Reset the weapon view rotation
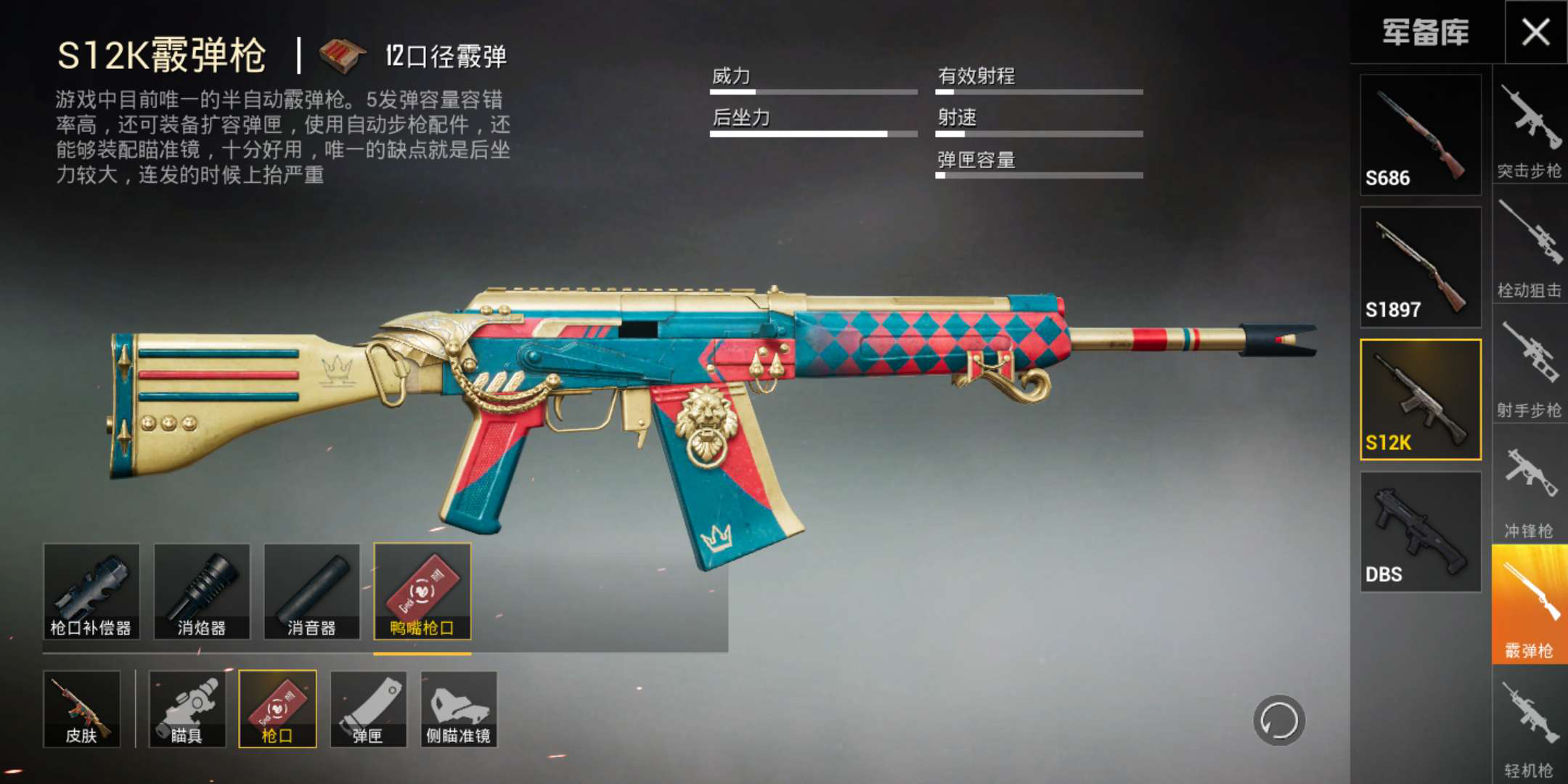 (x=1279, y=721)
